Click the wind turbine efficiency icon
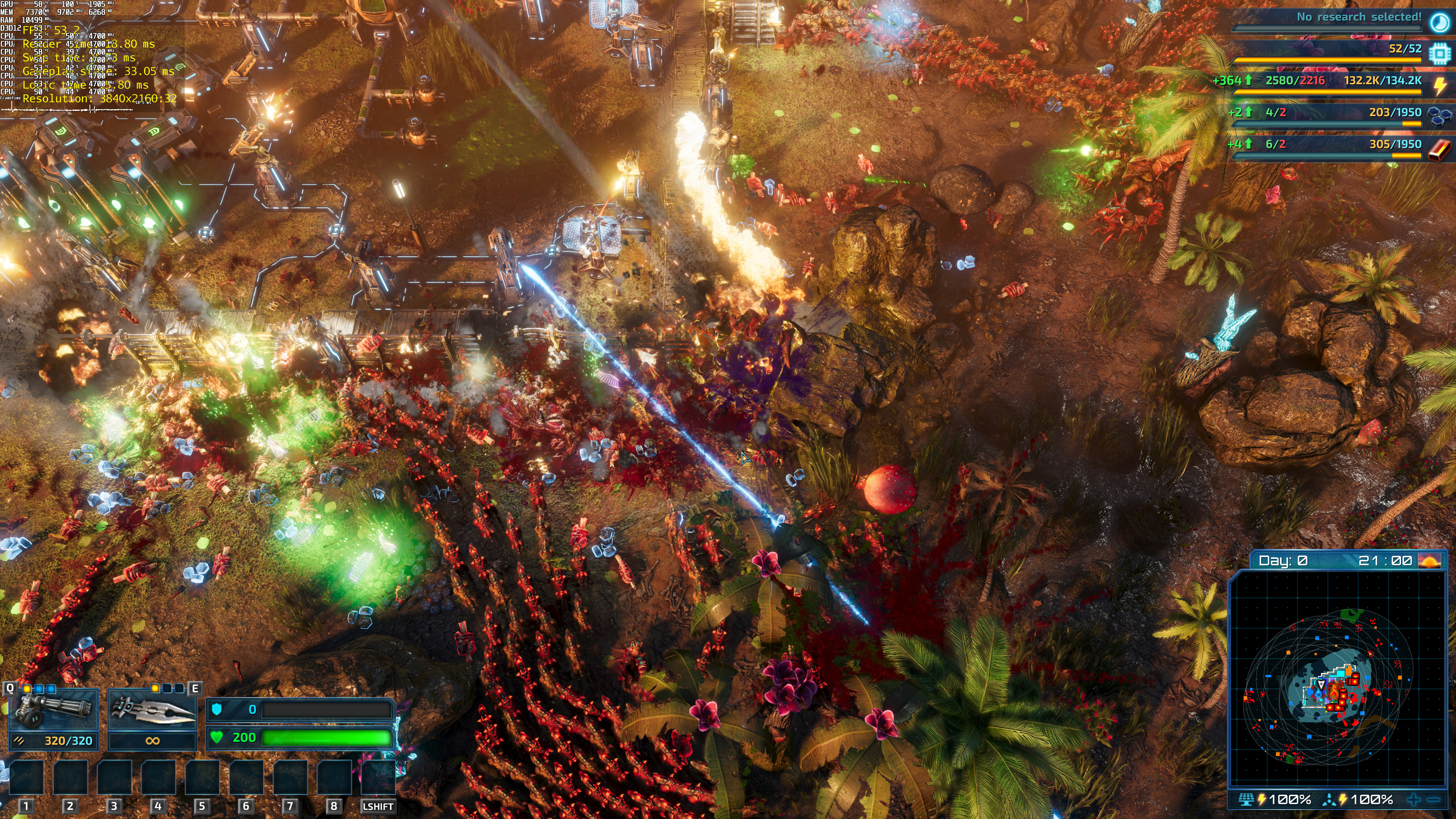Viewport: 1456px width, 819px height. pos(1329,799)
